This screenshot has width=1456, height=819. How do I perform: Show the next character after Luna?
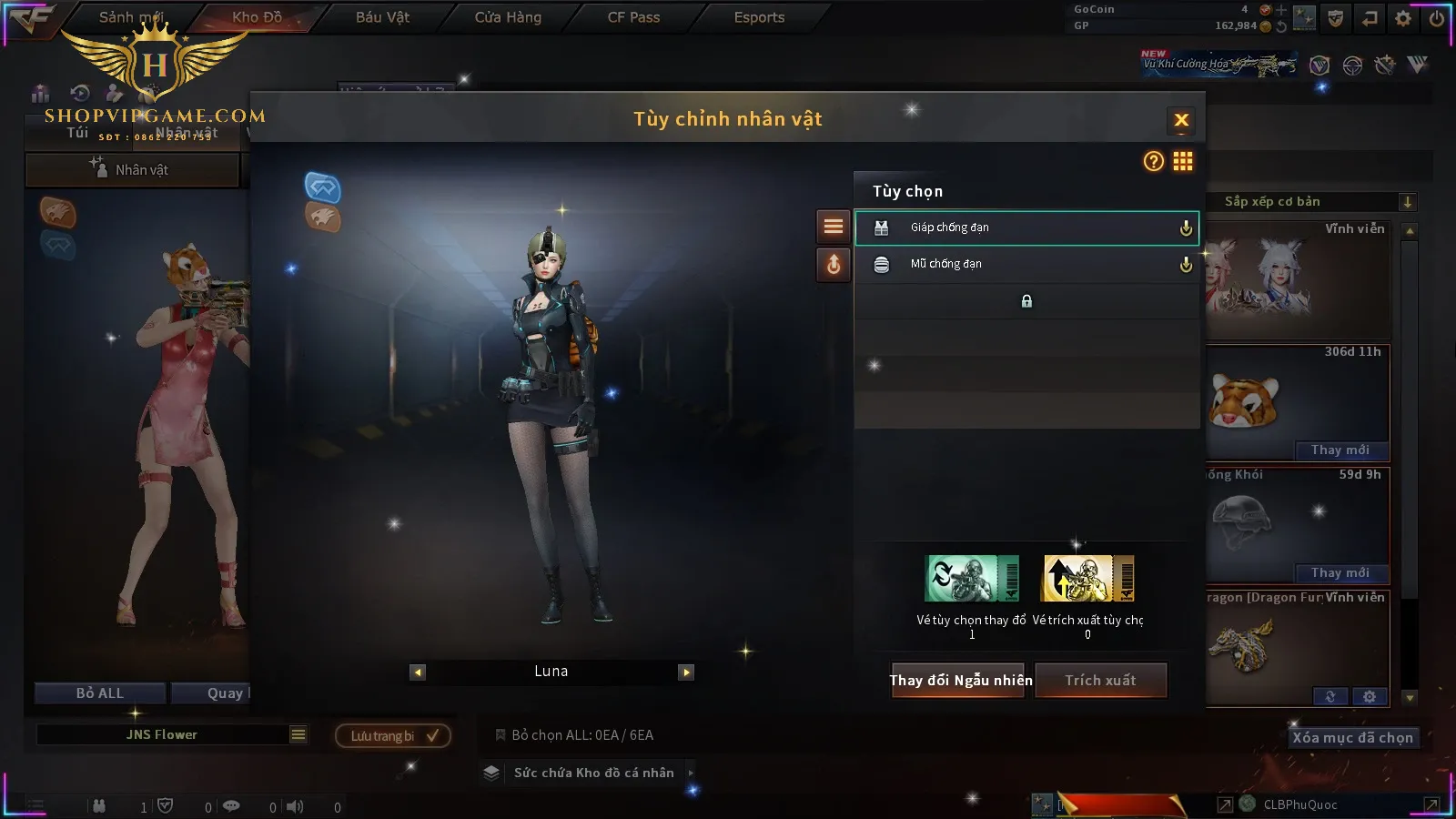pos(686,672)
